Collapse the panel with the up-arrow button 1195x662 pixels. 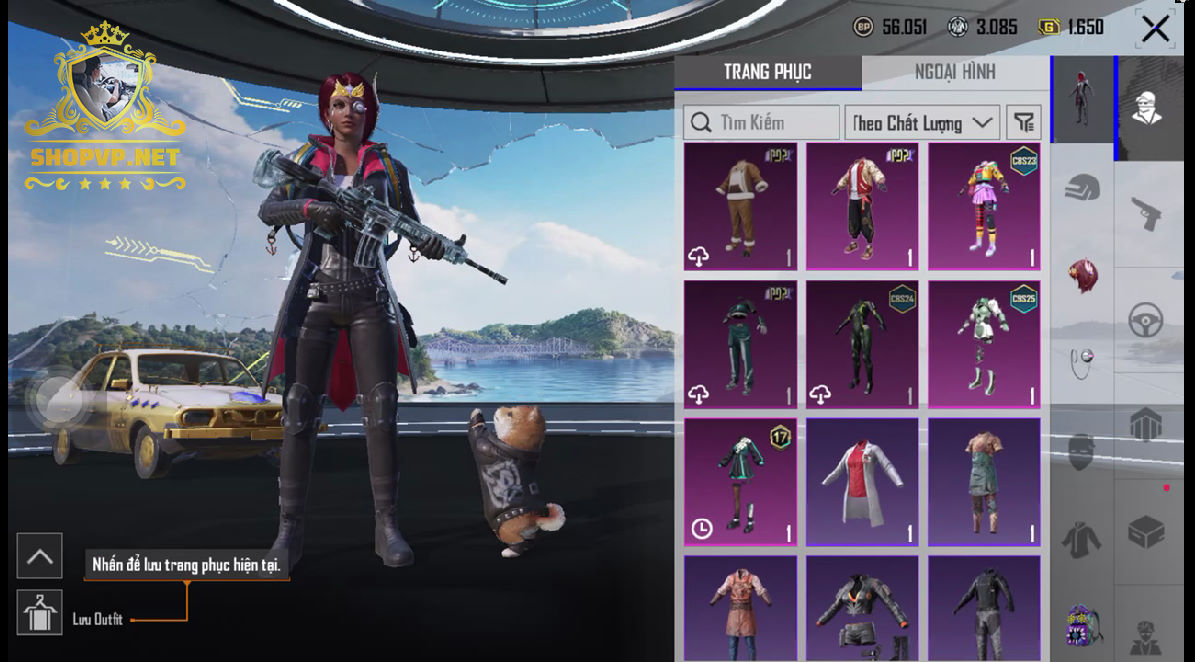click(x=40, y=556)
